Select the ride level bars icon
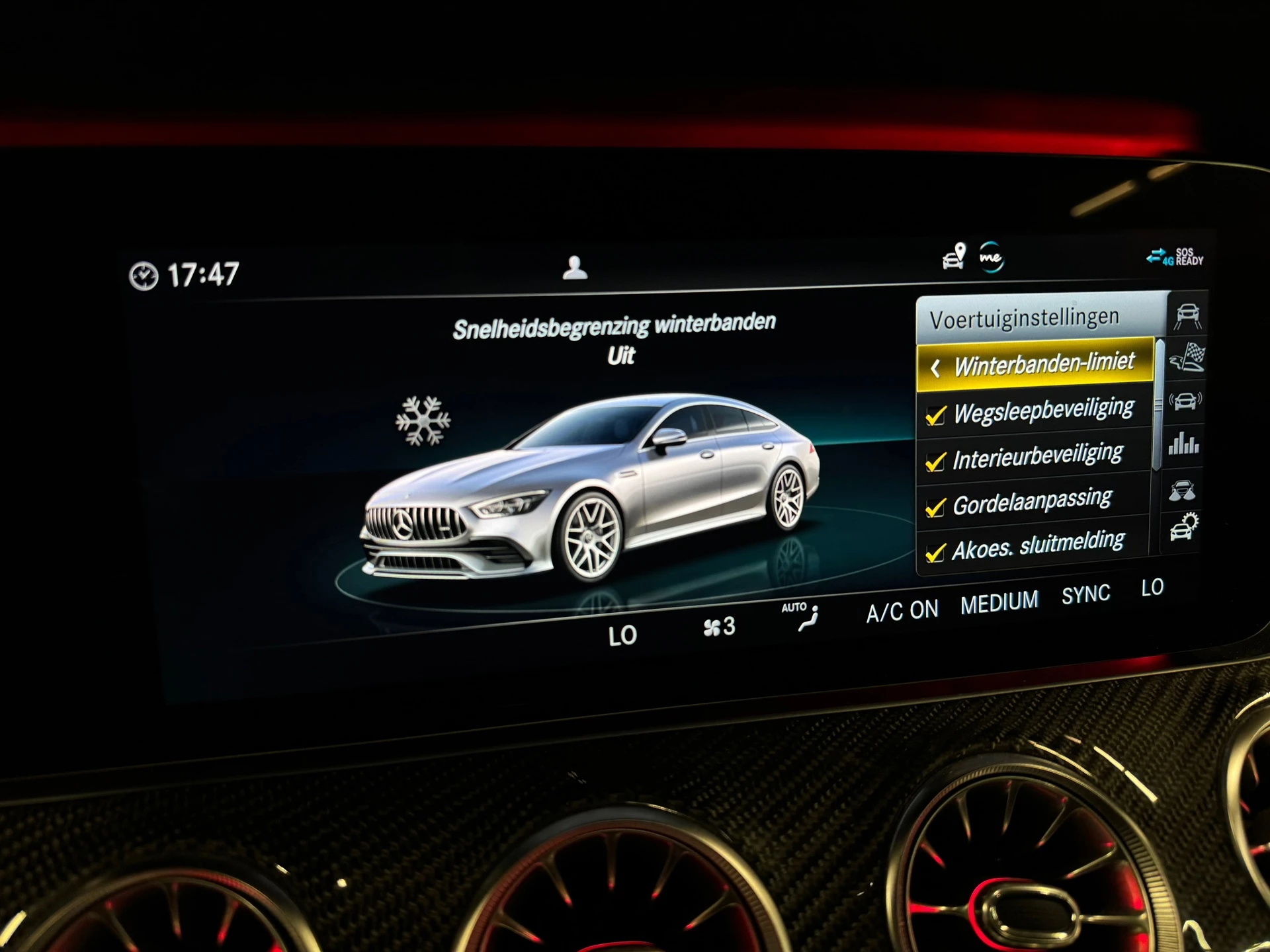The height and width of the screenshot is (952, 1270). coord(1185,442)
